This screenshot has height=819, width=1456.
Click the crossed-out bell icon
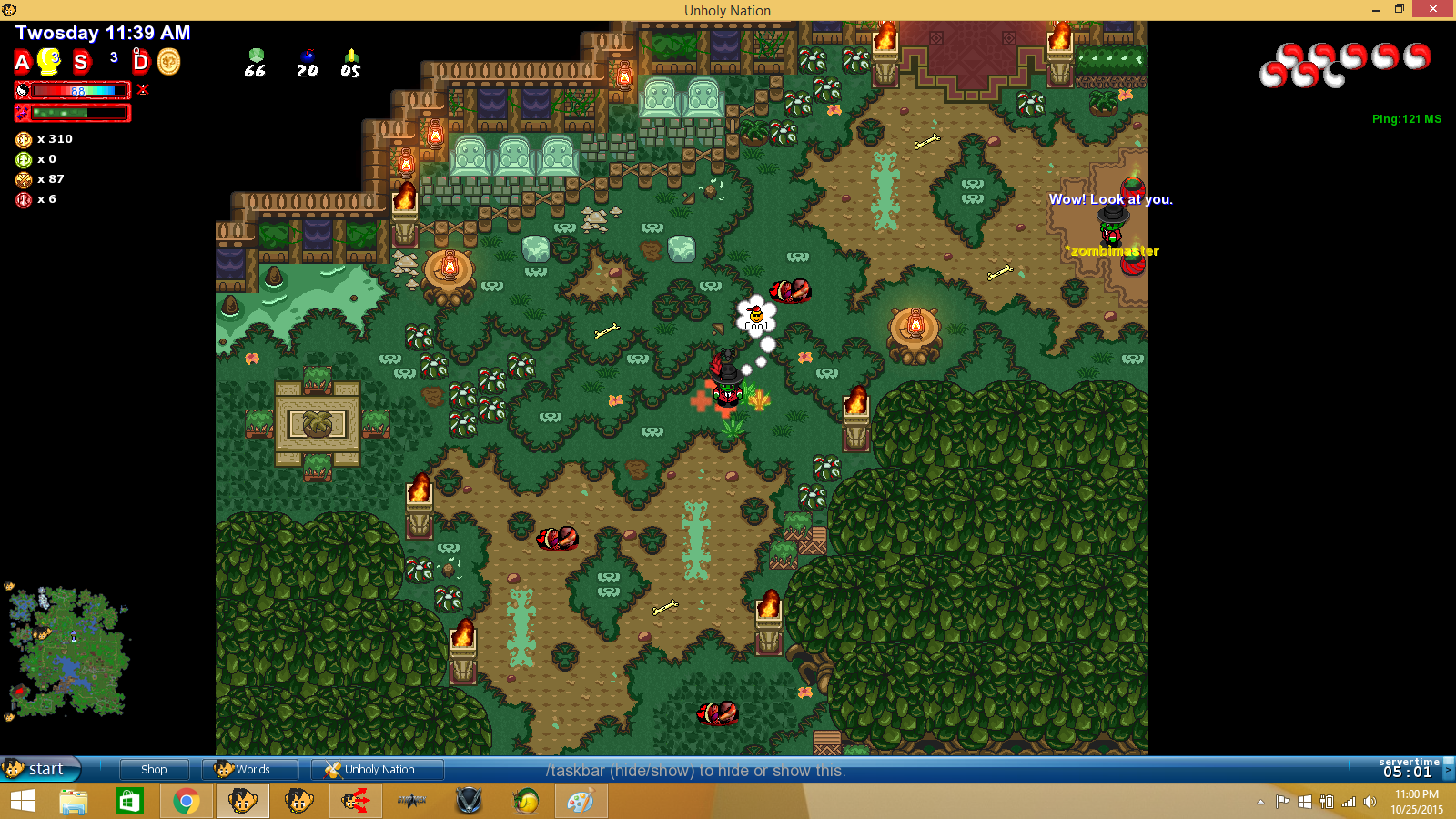143,90
